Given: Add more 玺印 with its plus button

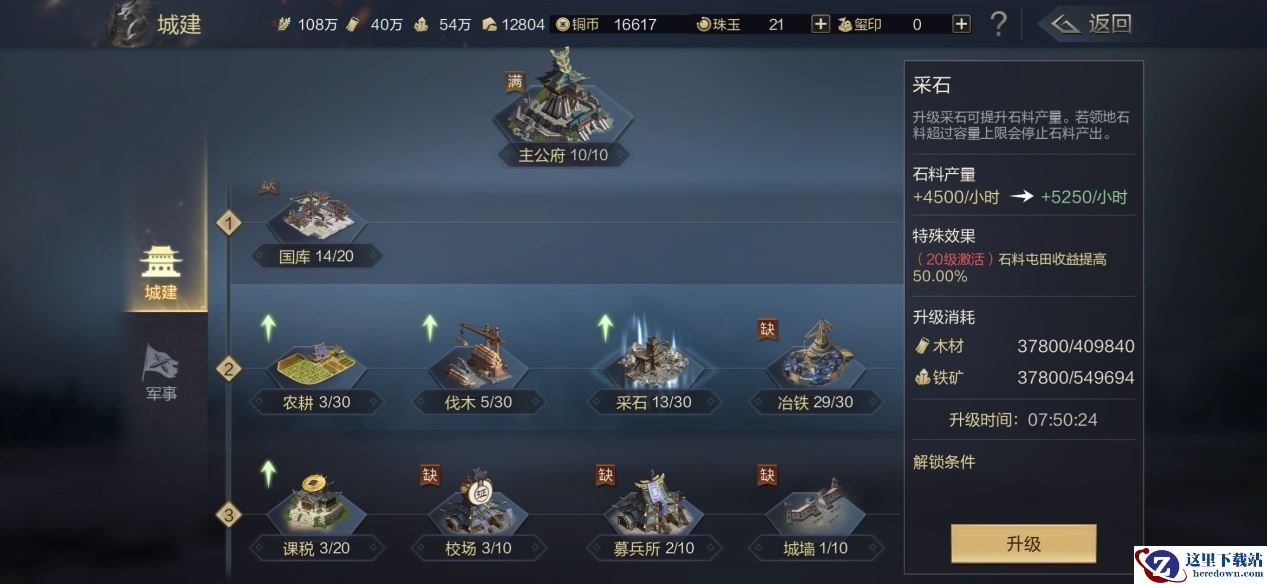Looking at the screenshot, I should coord(961,24).
